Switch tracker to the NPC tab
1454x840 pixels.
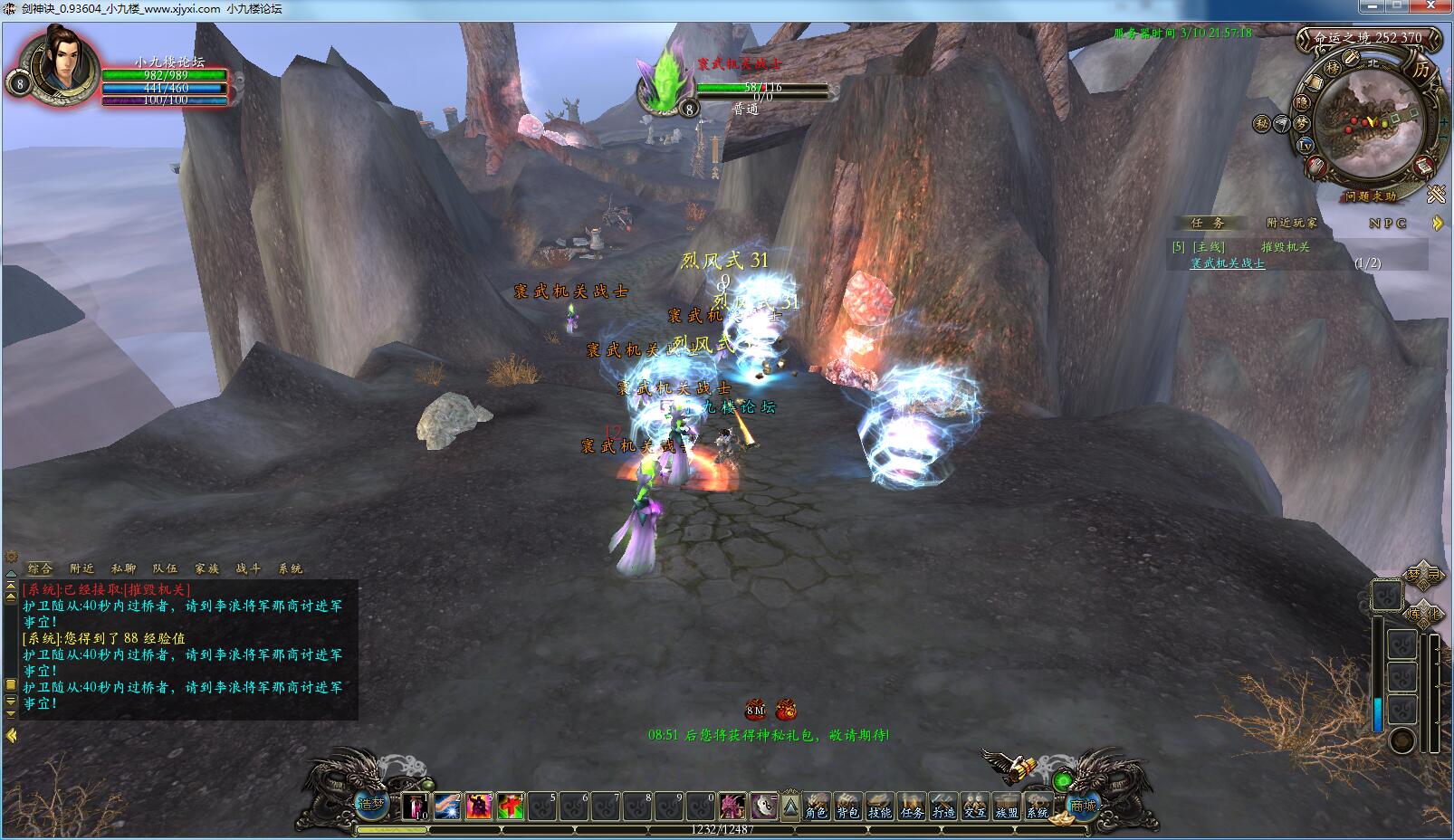click(1387, 223)
